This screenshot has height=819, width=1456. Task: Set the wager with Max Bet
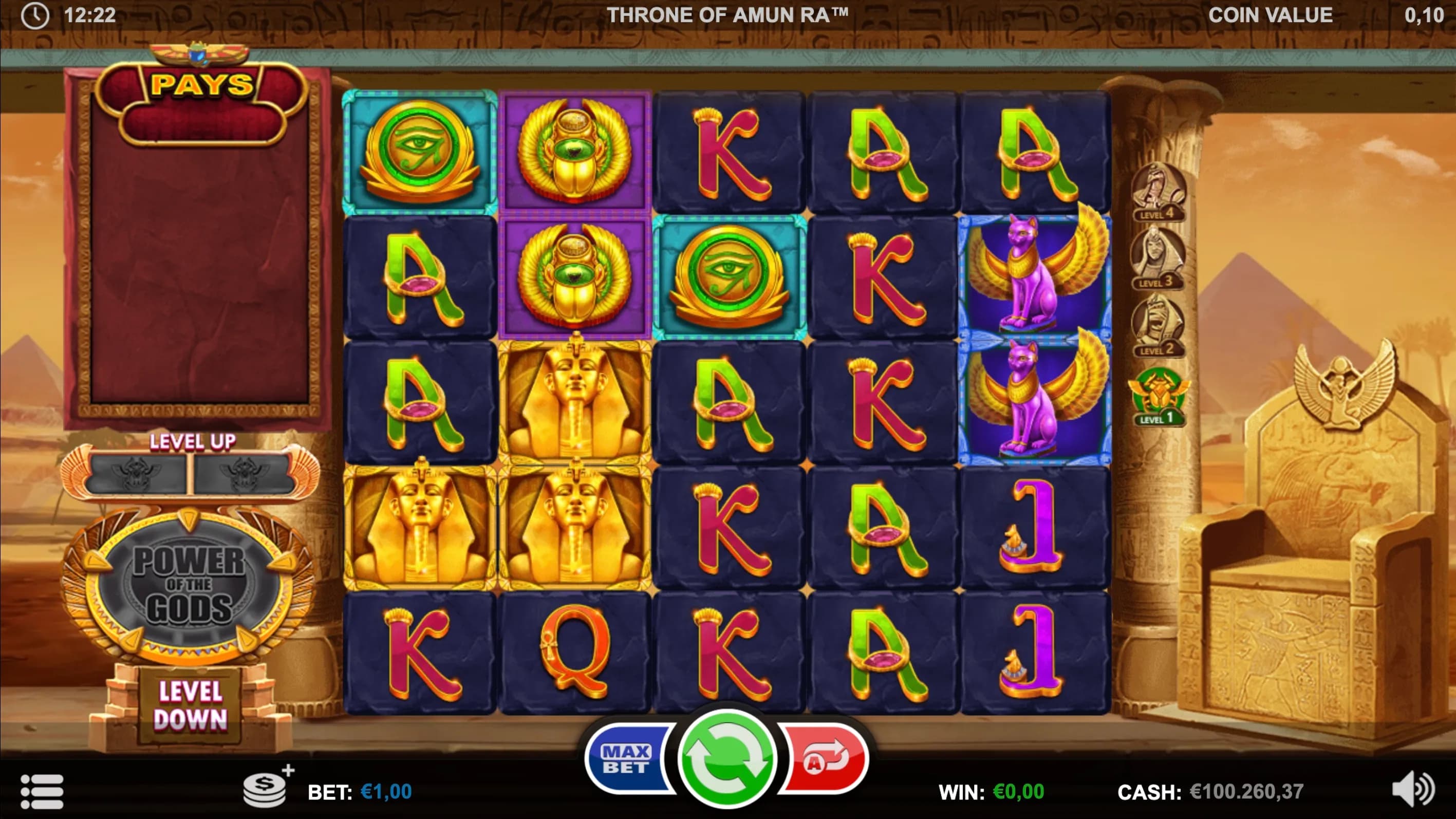tap(627, 759)
